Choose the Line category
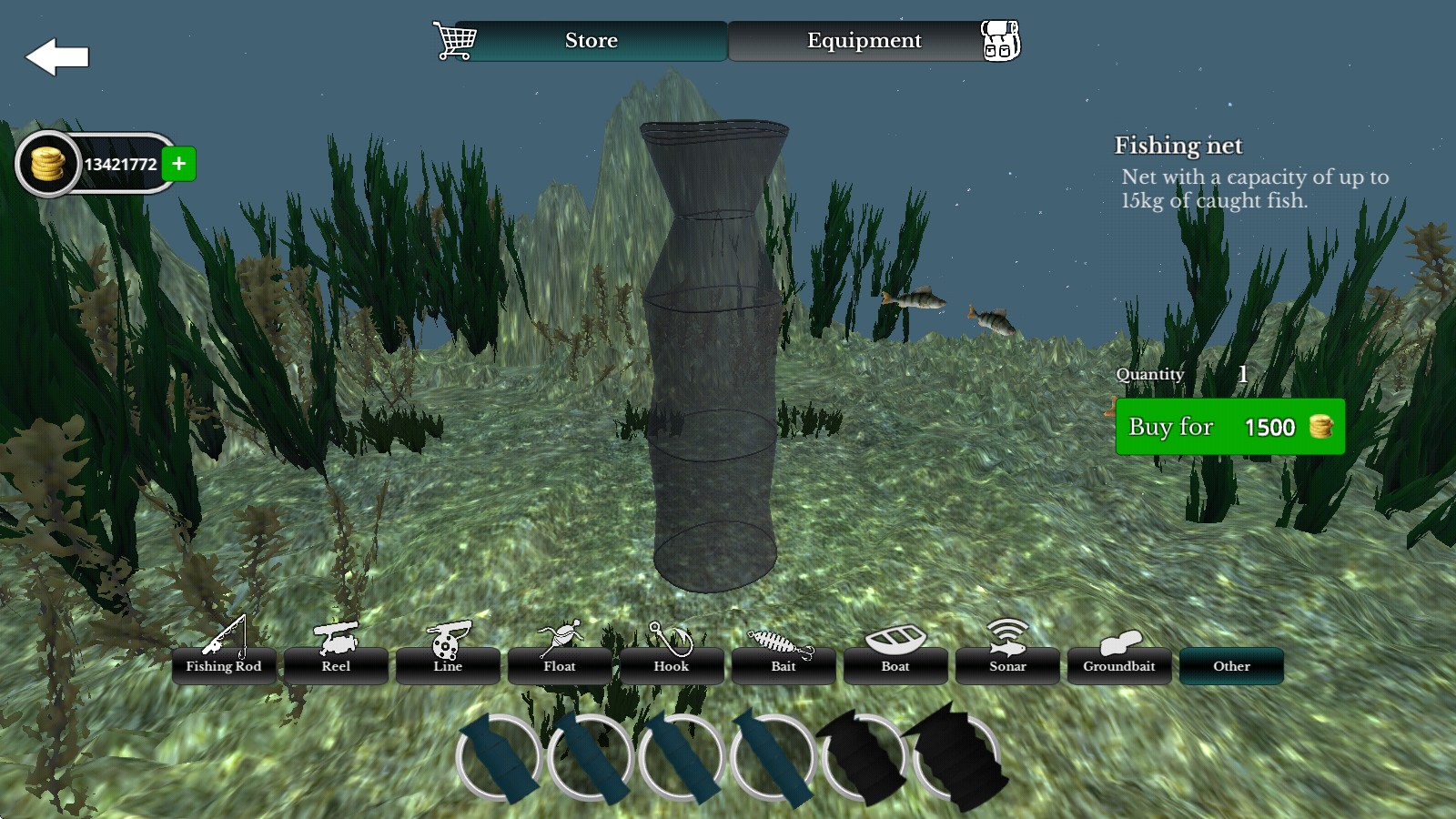 (448, 665)
